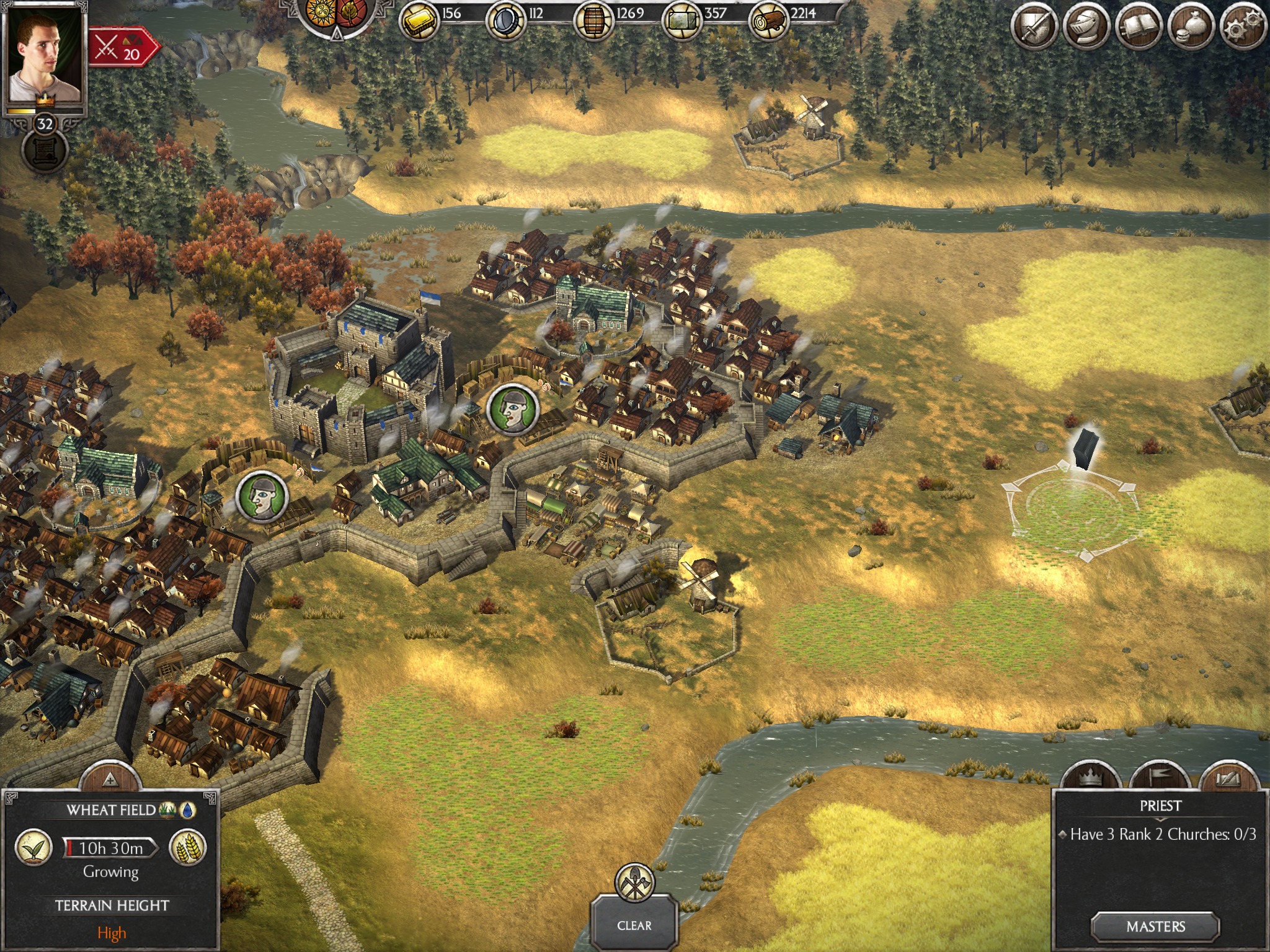Open the knight helmet menu
1270x952 pixels.
1086,27
